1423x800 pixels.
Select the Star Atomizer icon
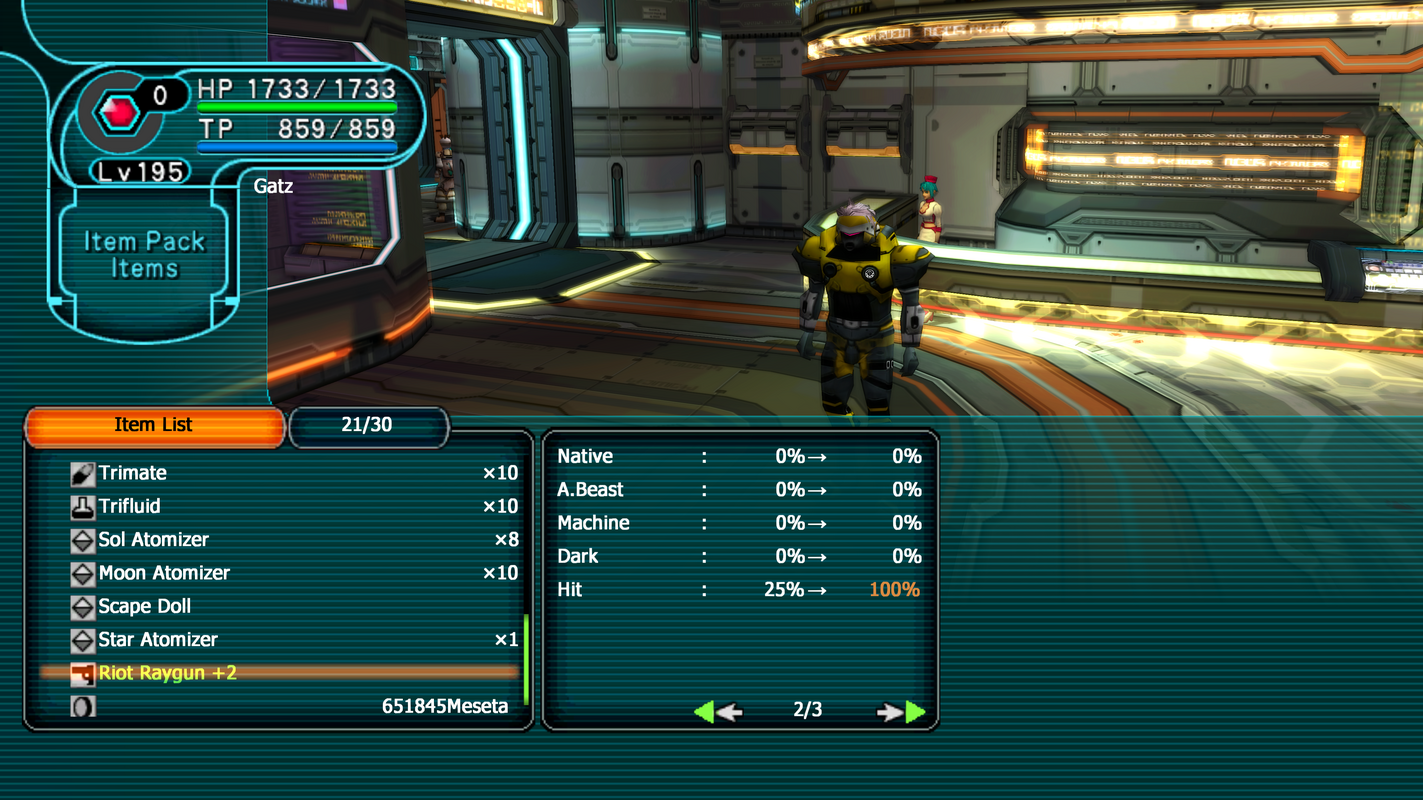85,640
